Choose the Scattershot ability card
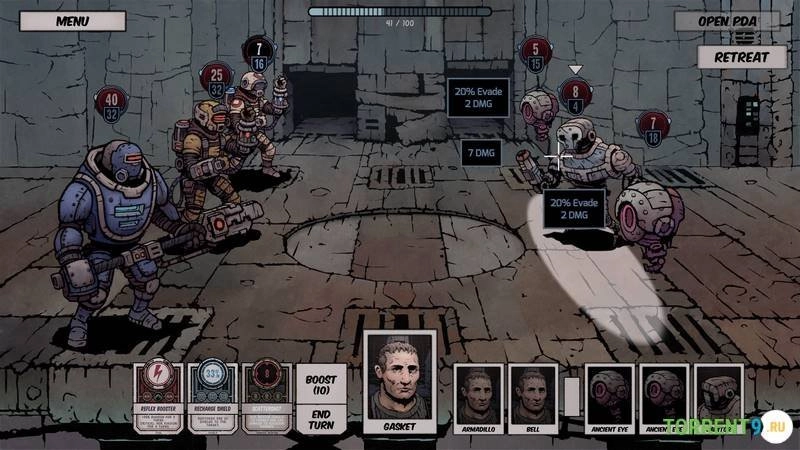800x450 pixels. tap(266, 397)
